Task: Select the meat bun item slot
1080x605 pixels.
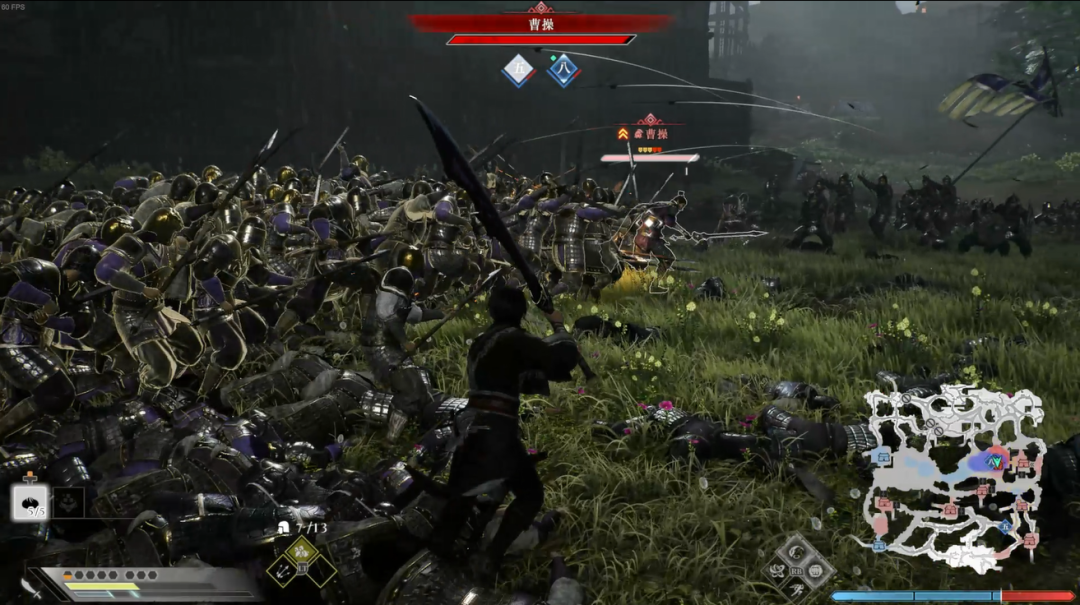Action: [30, 502]
